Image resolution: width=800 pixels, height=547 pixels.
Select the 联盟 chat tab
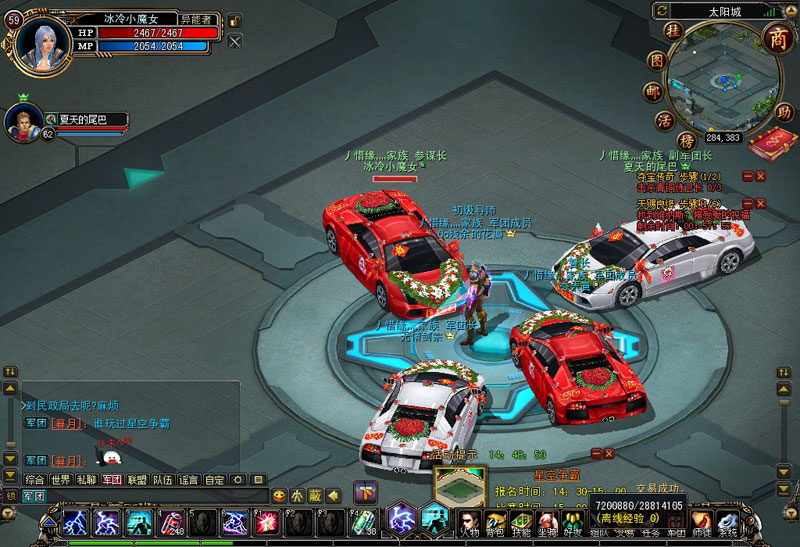click(137, 480)
